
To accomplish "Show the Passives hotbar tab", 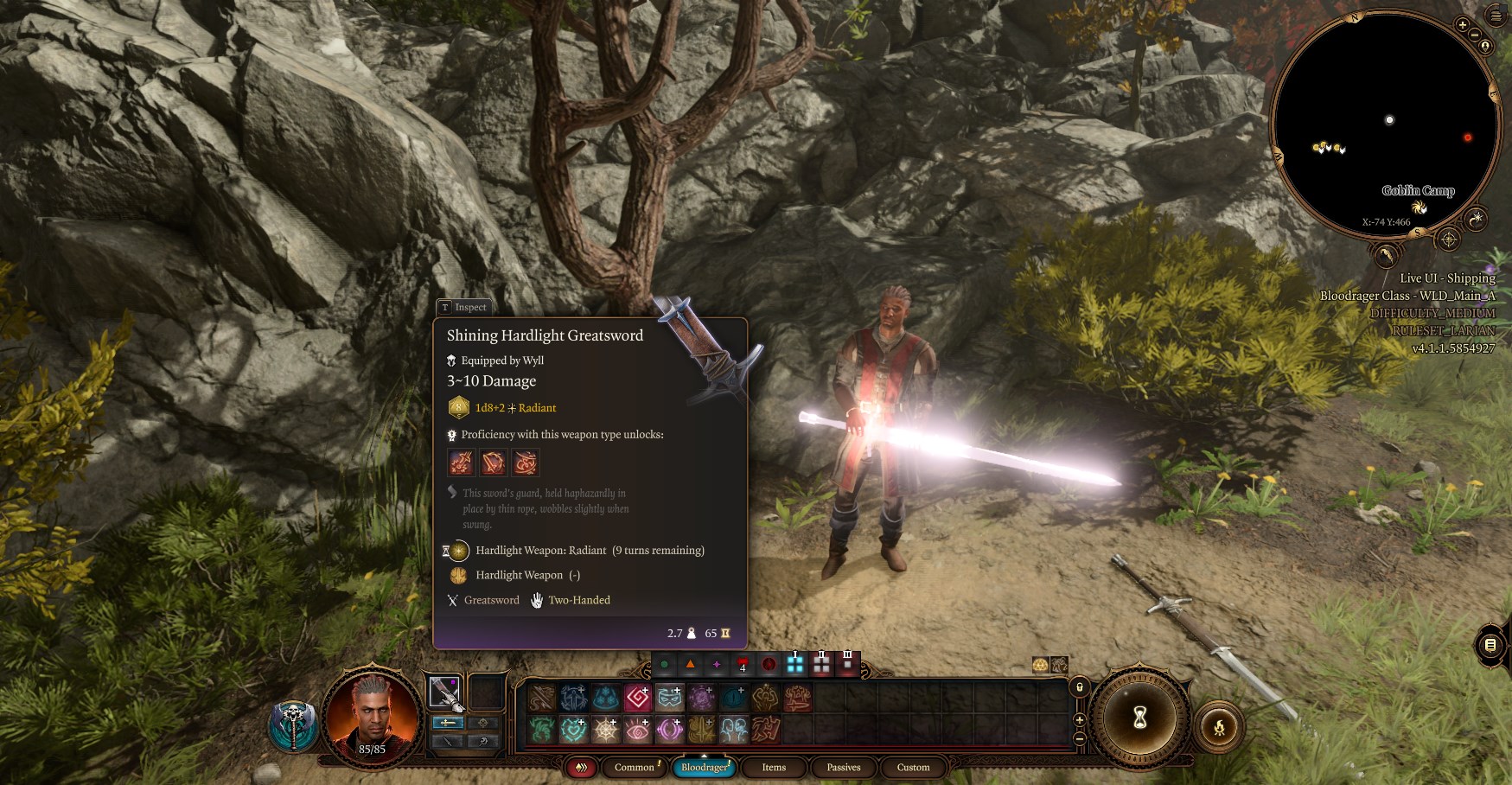I will 843,767.
